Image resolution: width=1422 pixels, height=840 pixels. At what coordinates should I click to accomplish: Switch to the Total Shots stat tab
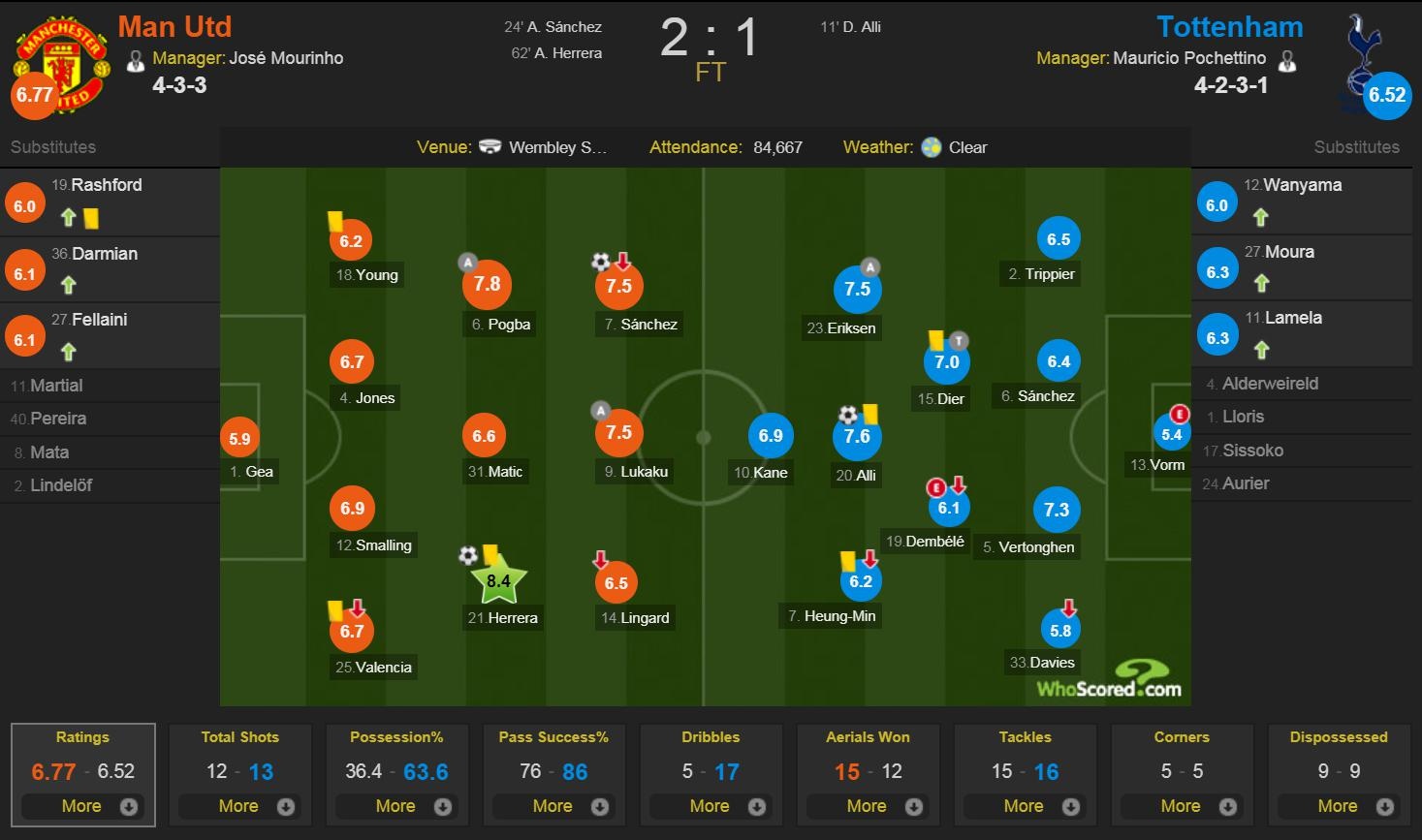point(239,737)
